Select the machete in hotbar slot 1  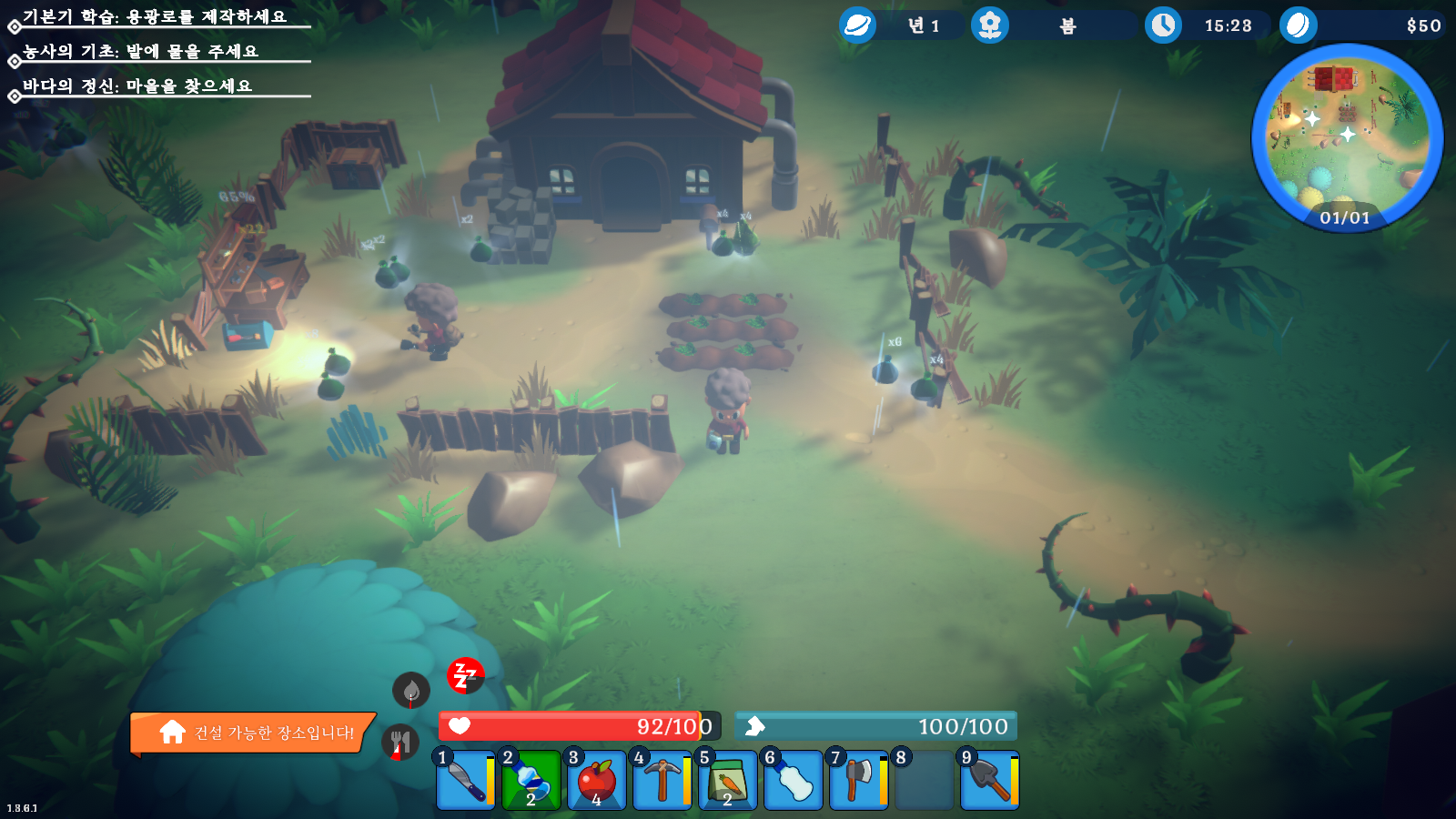[x=466, y=780]
